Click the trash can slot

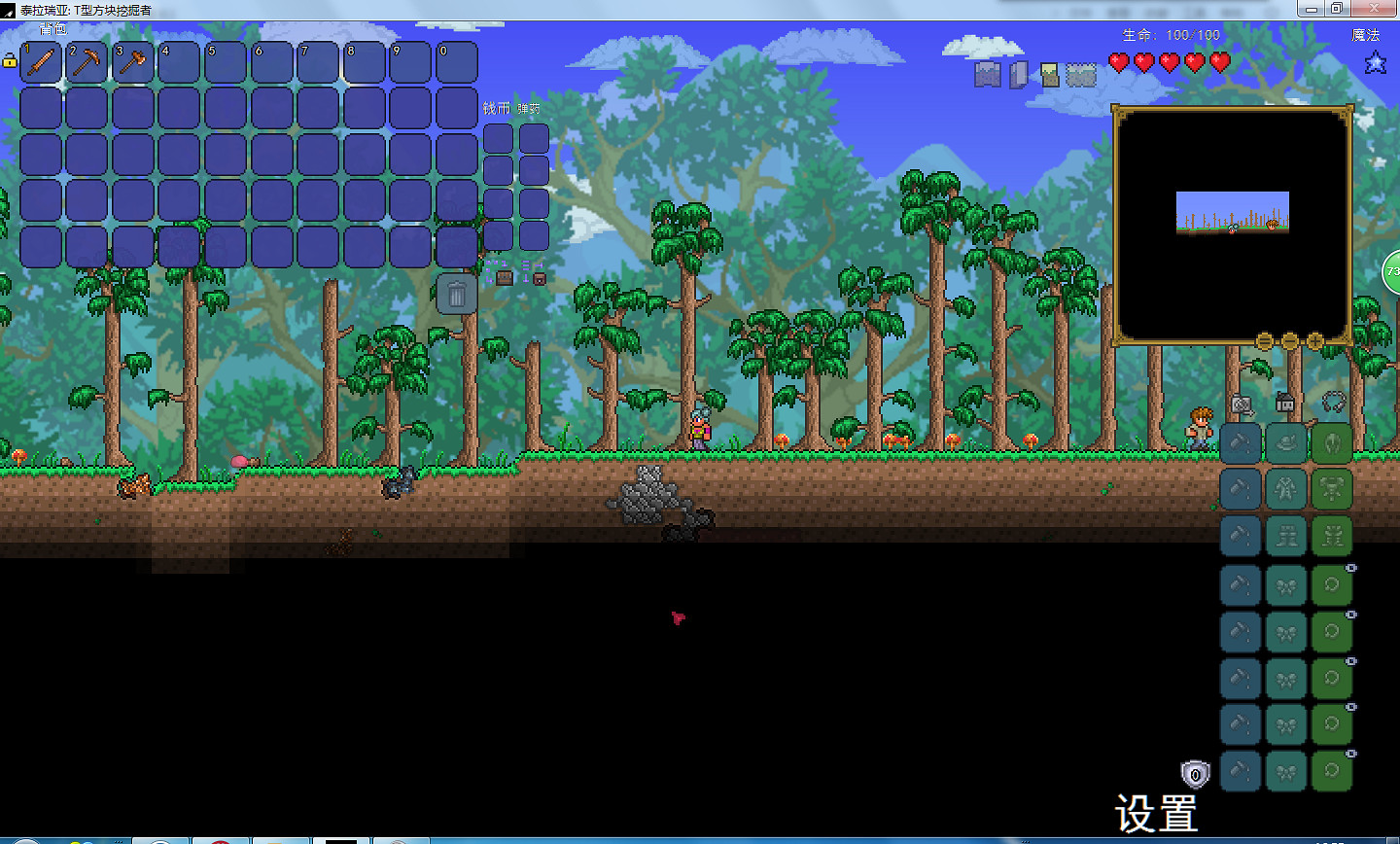pos(455,292)
